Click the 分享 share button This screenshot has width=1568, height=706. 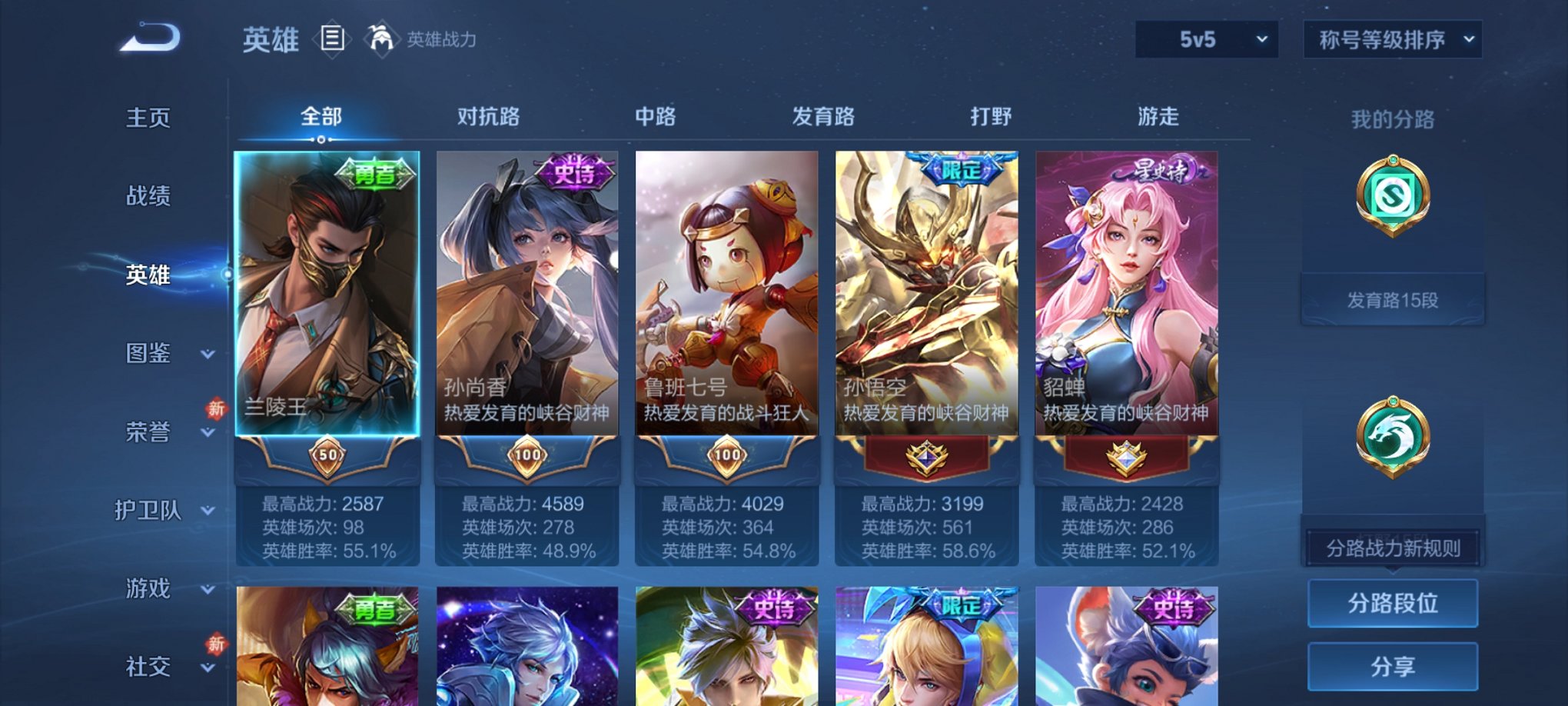pyautogui.click(x=1393, y=664)
